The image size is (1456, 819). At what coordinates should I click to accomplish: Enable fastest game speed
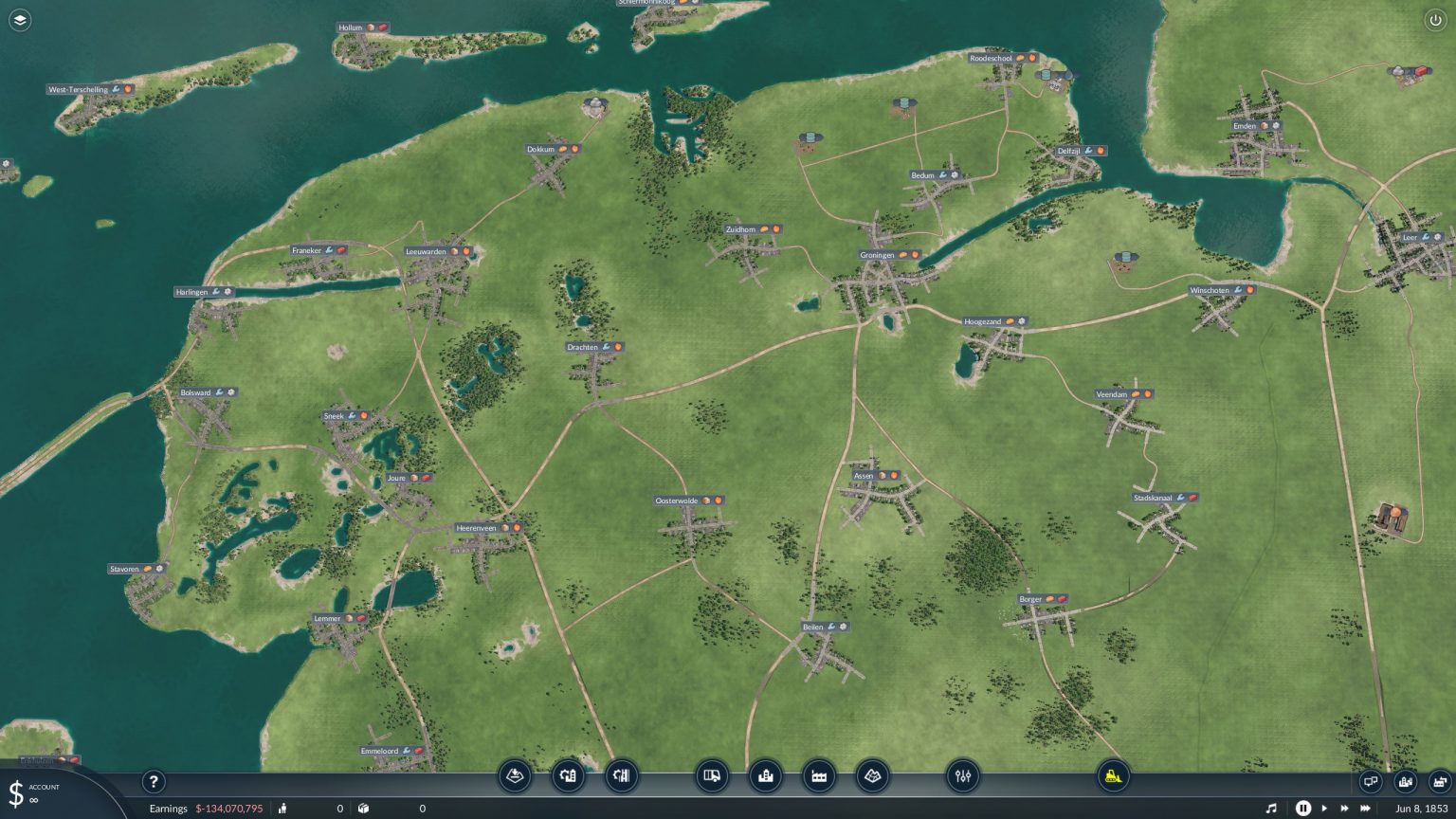(1366, 809)
